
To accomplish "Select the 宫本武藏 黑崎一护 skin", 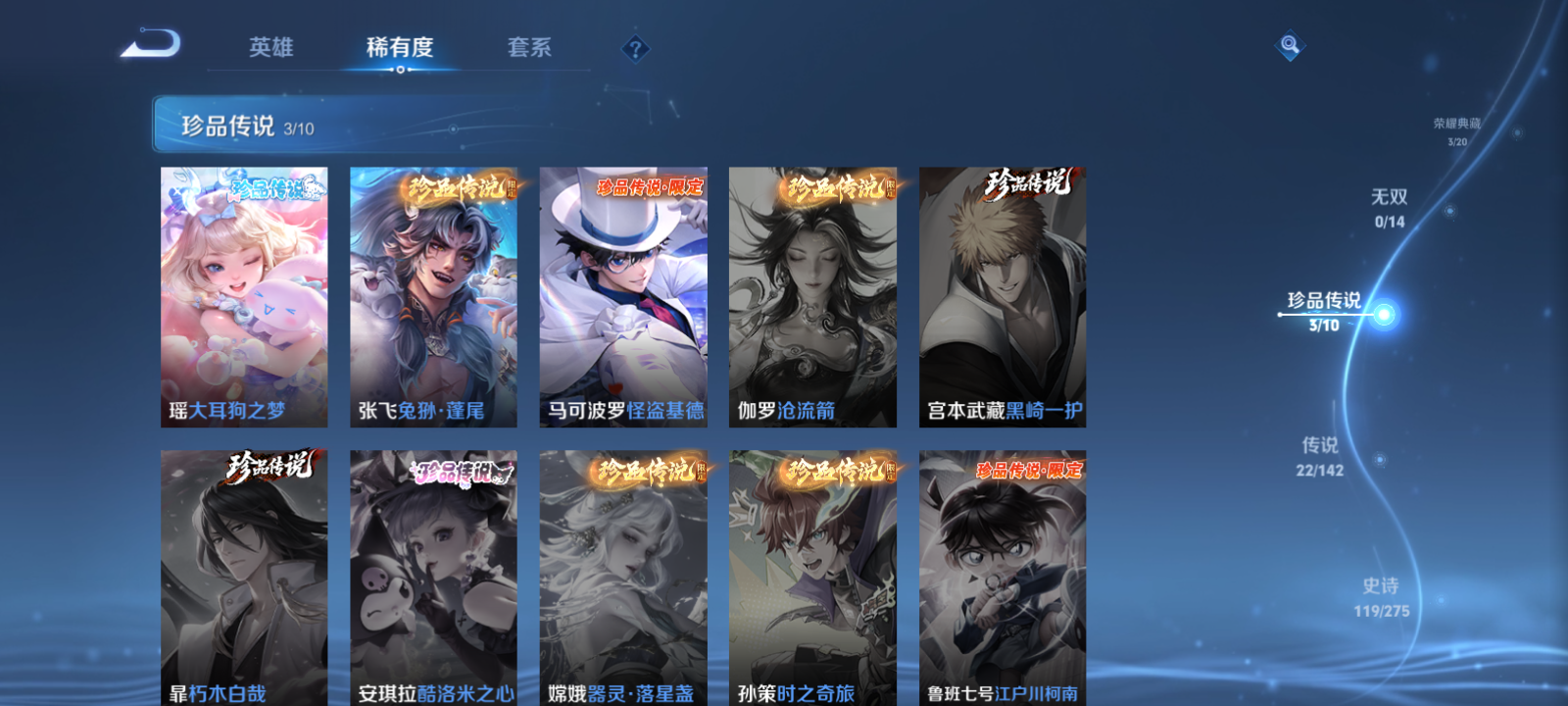I will click(1002, 294).
